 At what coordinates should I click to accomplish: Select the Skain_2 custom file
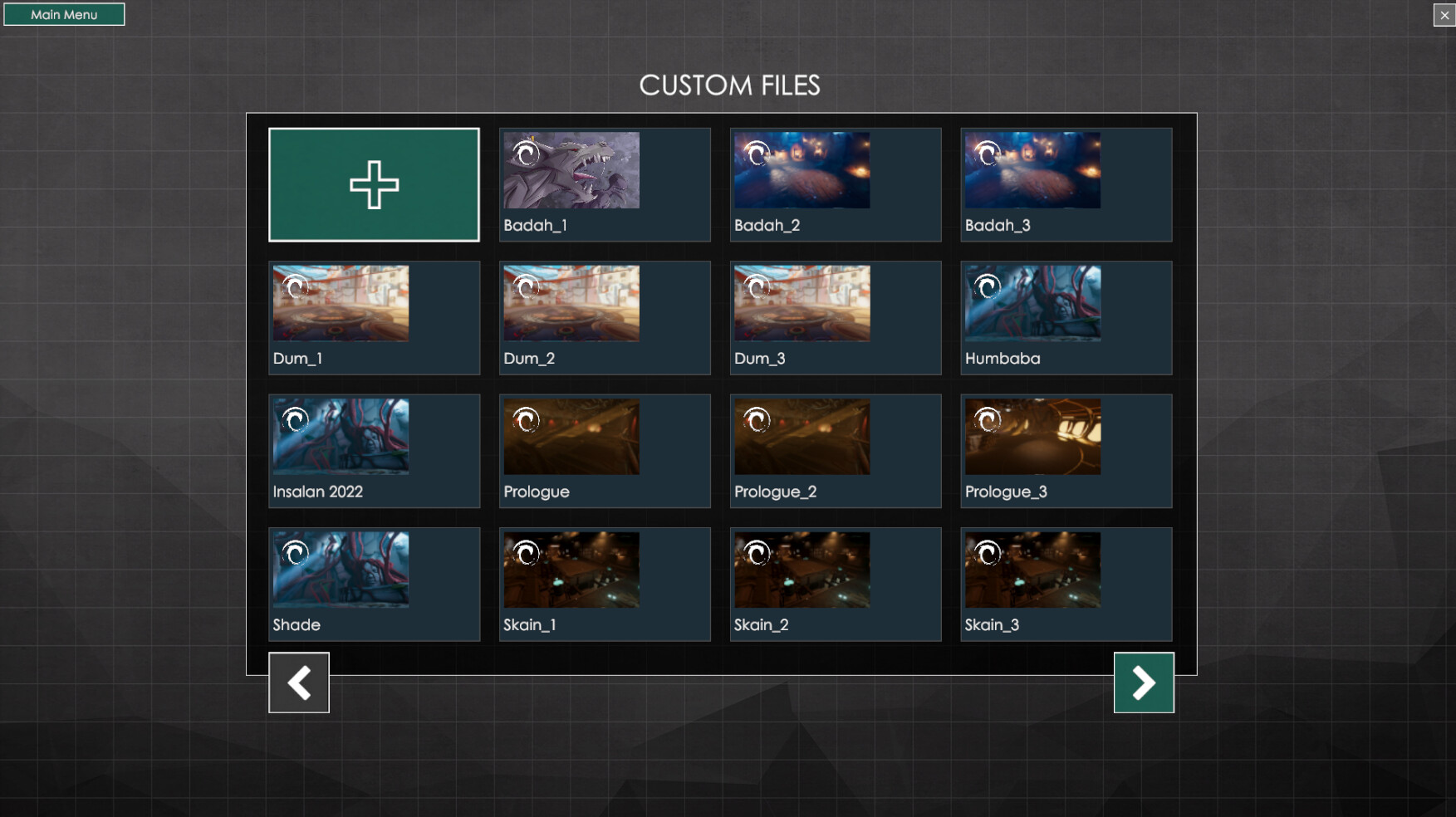tap(835, 584)
